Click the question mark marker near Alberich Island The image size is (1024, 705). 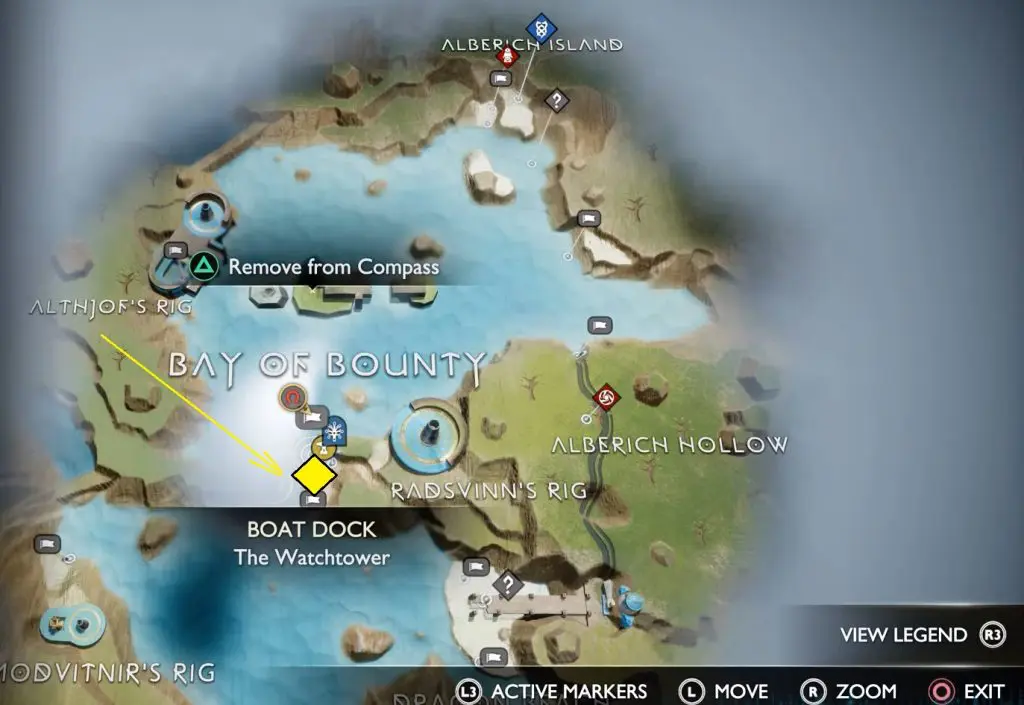(556, 100)
